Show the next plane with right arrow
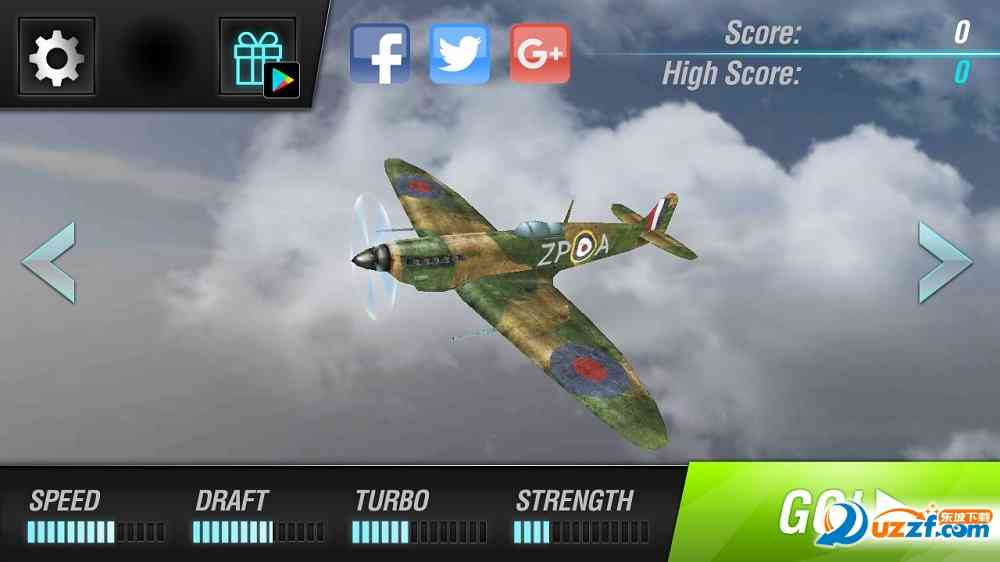Viewport: 1000px width, 562px height. point(945,262)
